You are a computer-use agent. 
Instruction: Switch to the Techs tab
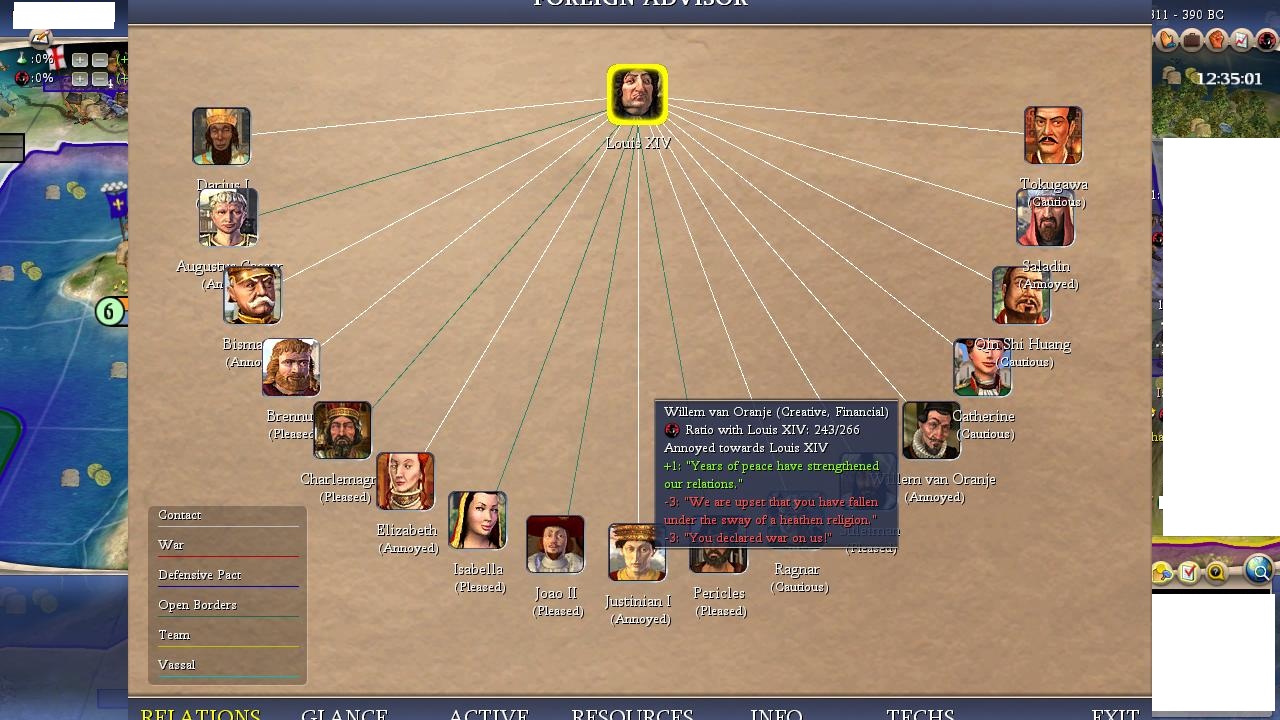tap(920, 713)
